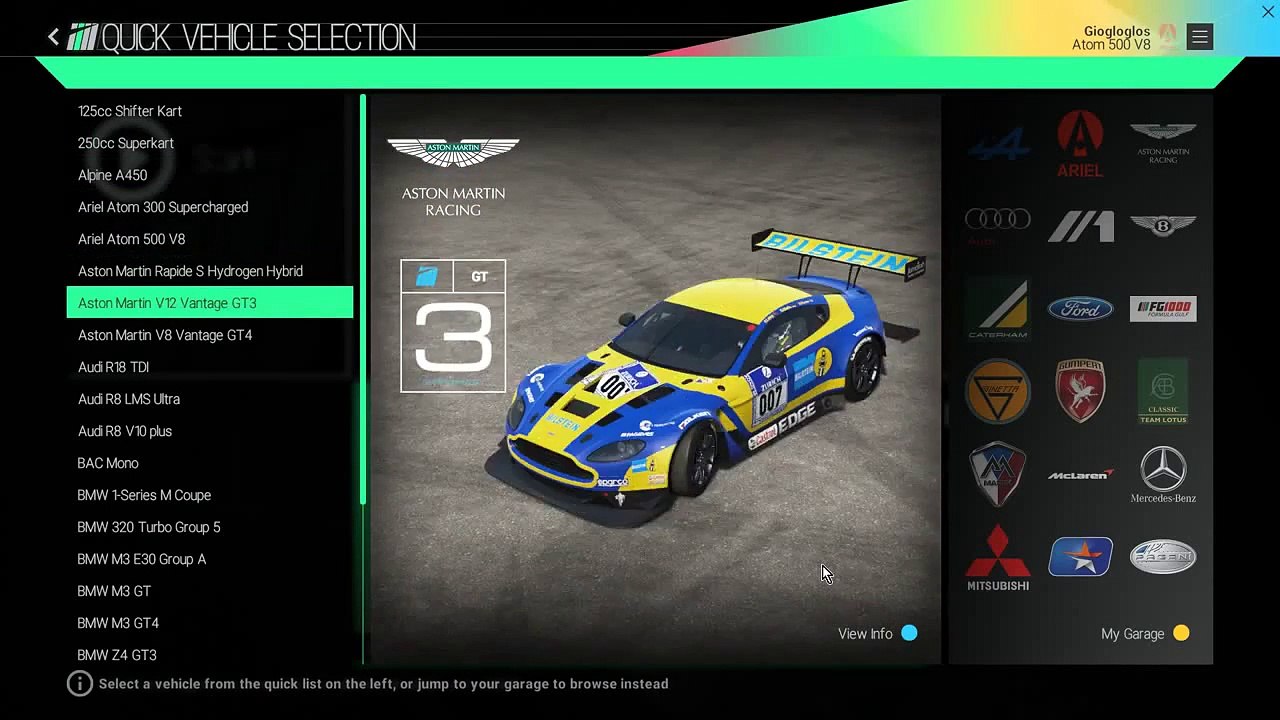
Task: Choose the Alpine A450
Action: coord(113,175)
